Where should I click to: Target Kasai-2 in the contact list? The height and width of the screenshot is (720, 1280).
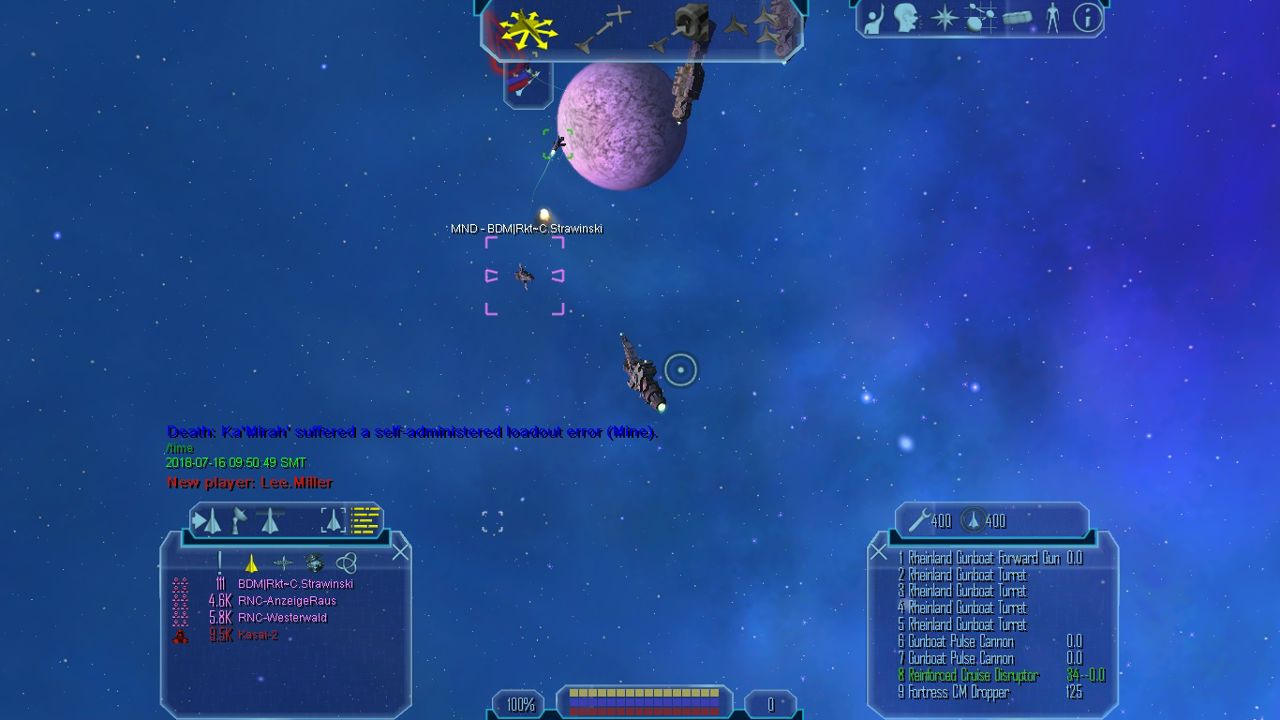[257, 635]
